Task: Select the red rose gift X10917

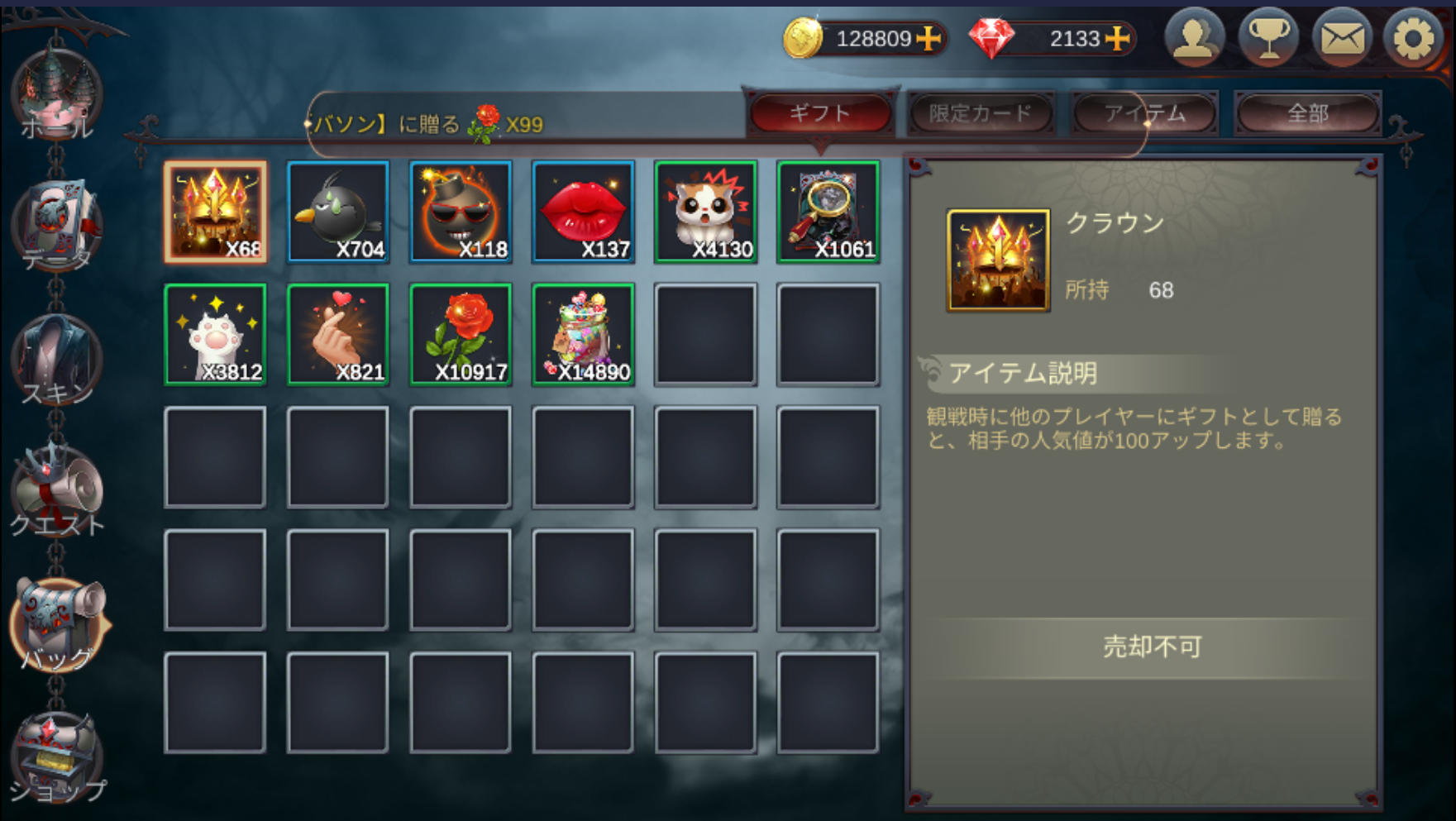Action: pyautogui.click(x=461, y=335)
